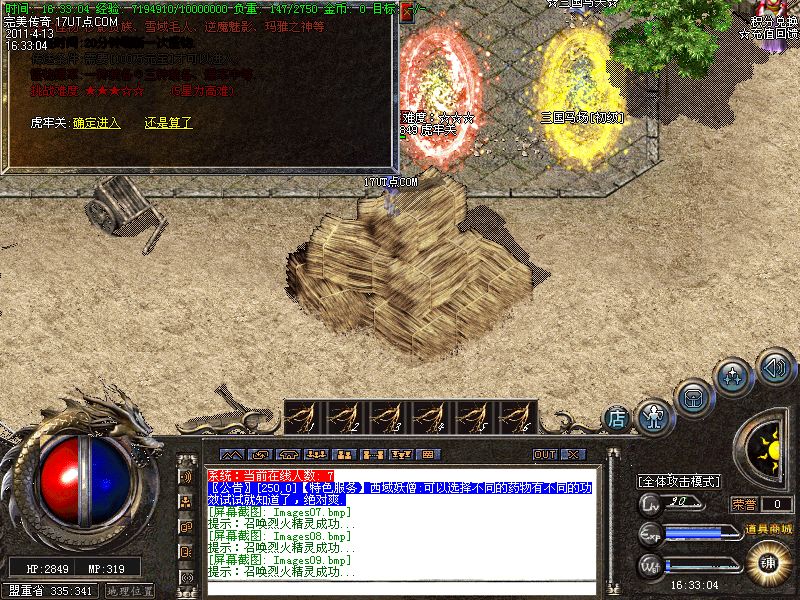800x600 pixels.
Task: Open the character figure icon
Action: [x=653, y=412]
